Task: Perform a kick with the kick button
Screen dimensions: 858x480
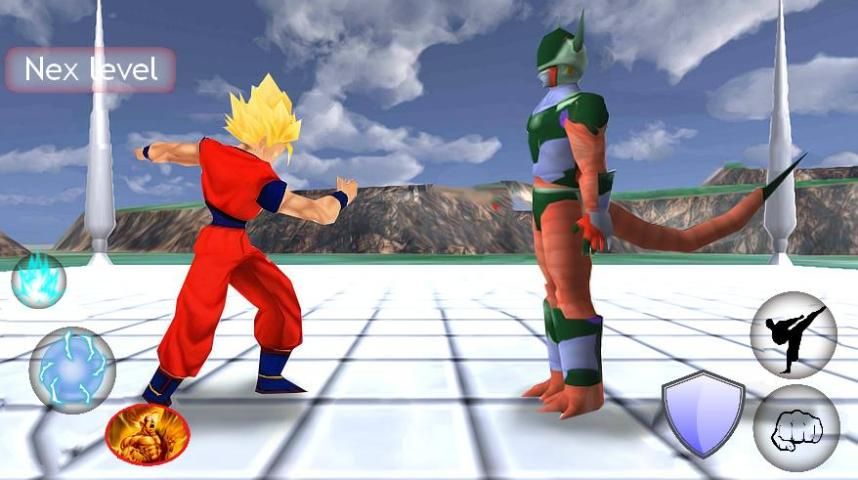Action: pyautogui.click(x=793, y=335)
